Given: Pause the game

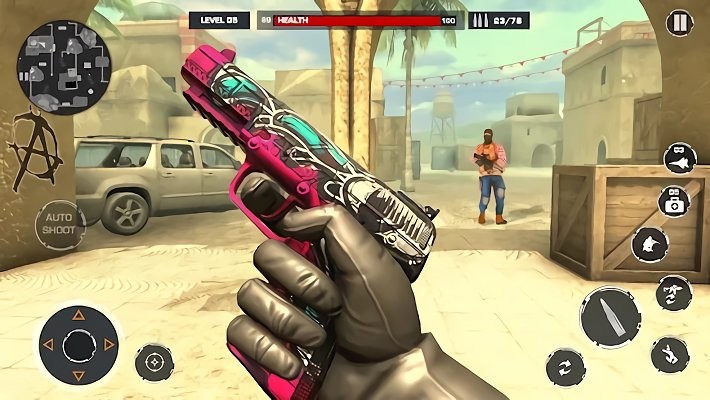Looking at the screenshot, I should point(679,22).
